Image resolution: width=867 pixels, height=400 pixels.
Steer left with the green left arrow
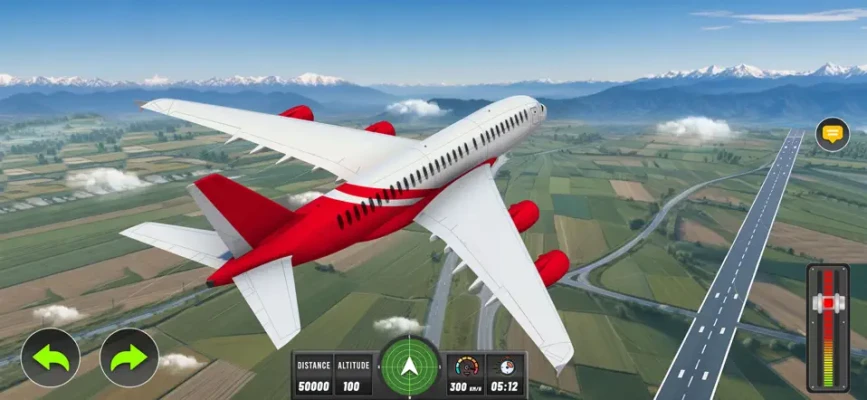[50, 358]
